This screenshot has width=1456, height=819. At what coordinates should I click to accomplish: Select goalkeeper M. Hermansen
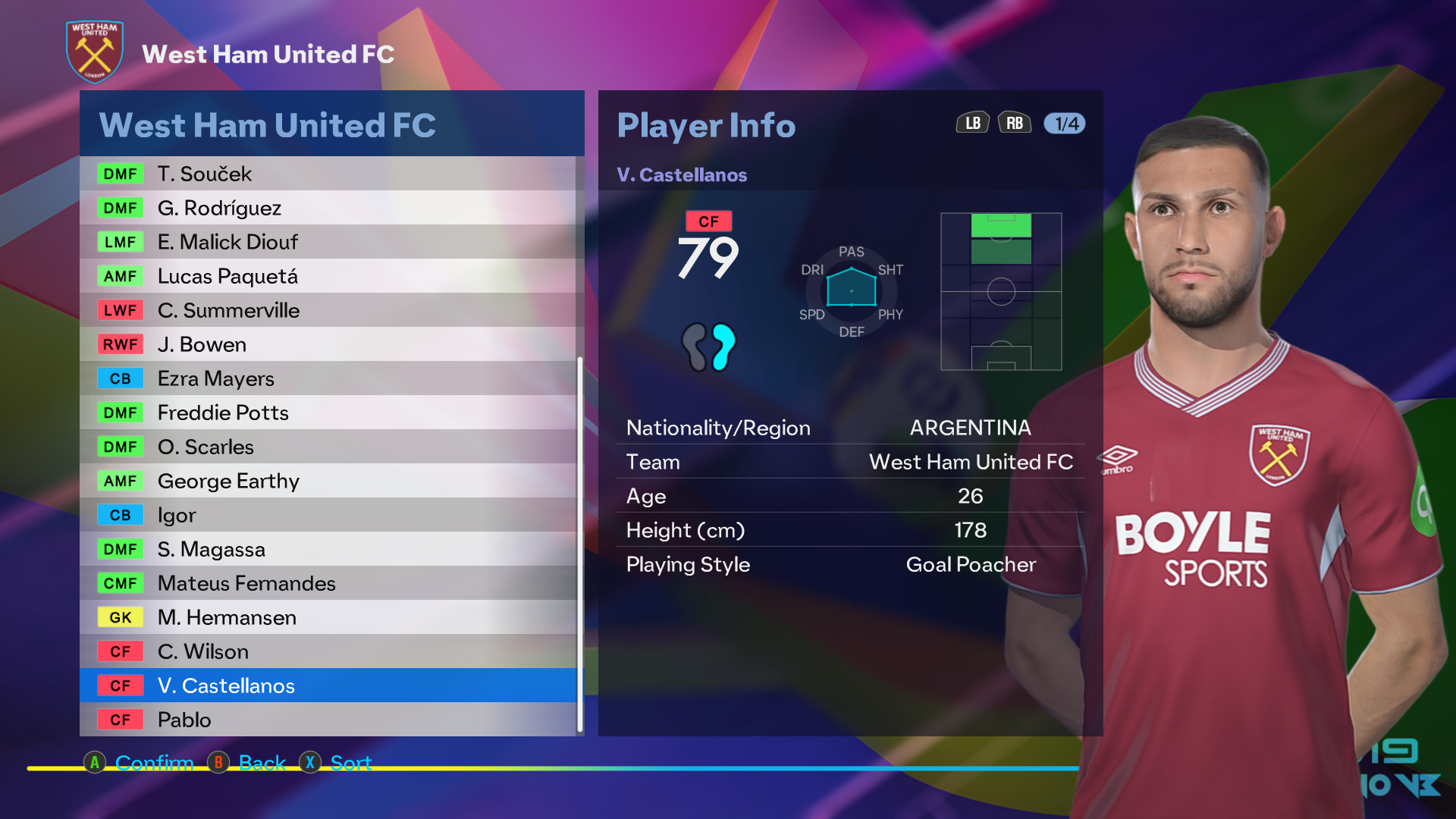point(328,617)
